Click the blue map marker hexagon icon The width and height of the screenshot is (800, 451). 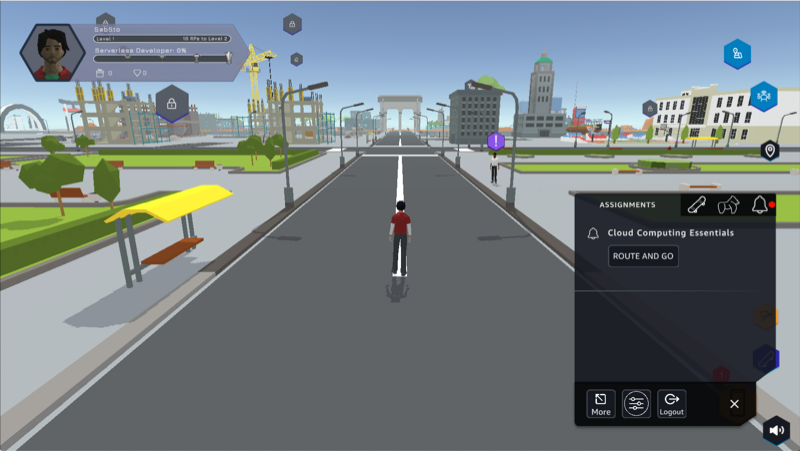click(738, 54)
